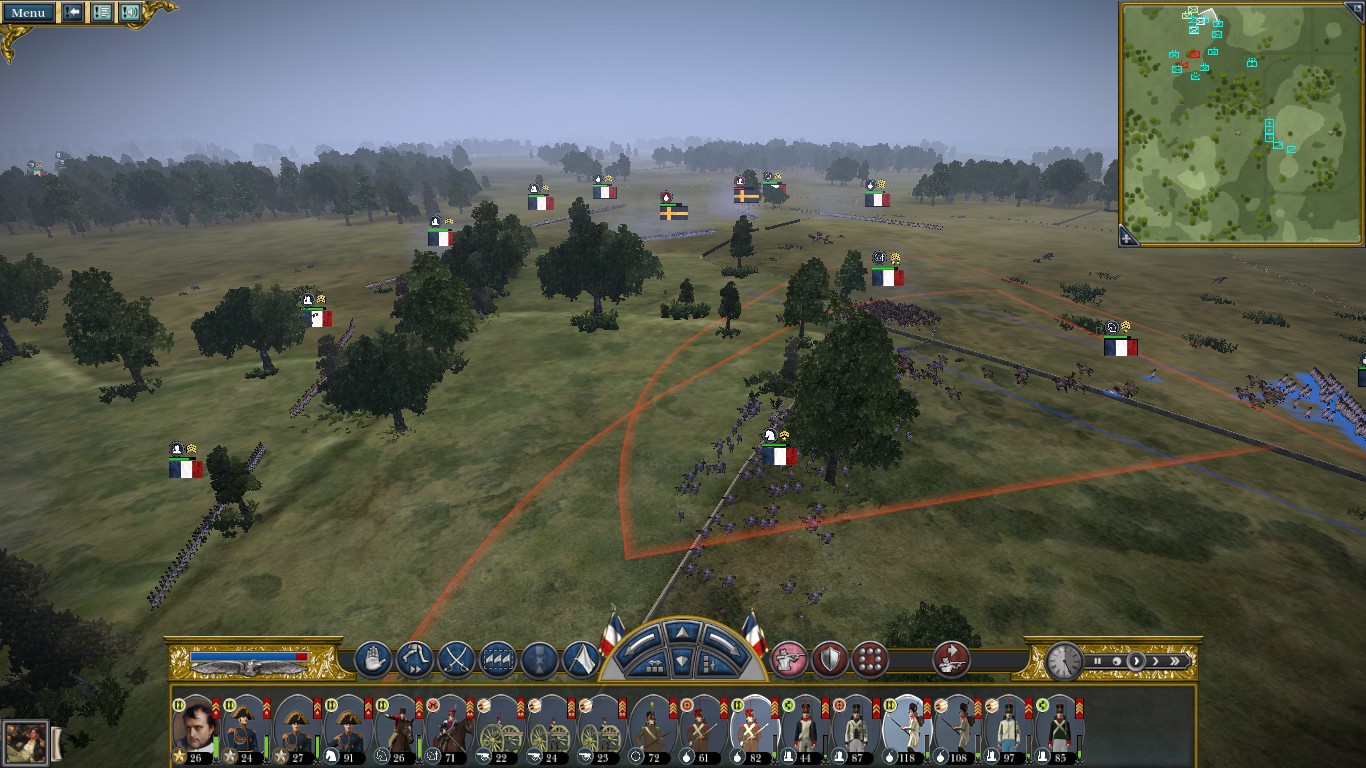
Task: Click the move forward arrow button
Action: (681, 632)
